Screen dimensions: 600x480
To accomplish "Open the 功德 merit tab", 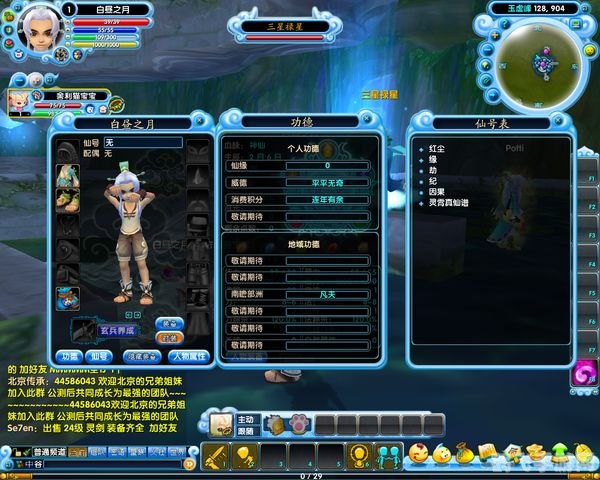I will click(x=69, y=356).
